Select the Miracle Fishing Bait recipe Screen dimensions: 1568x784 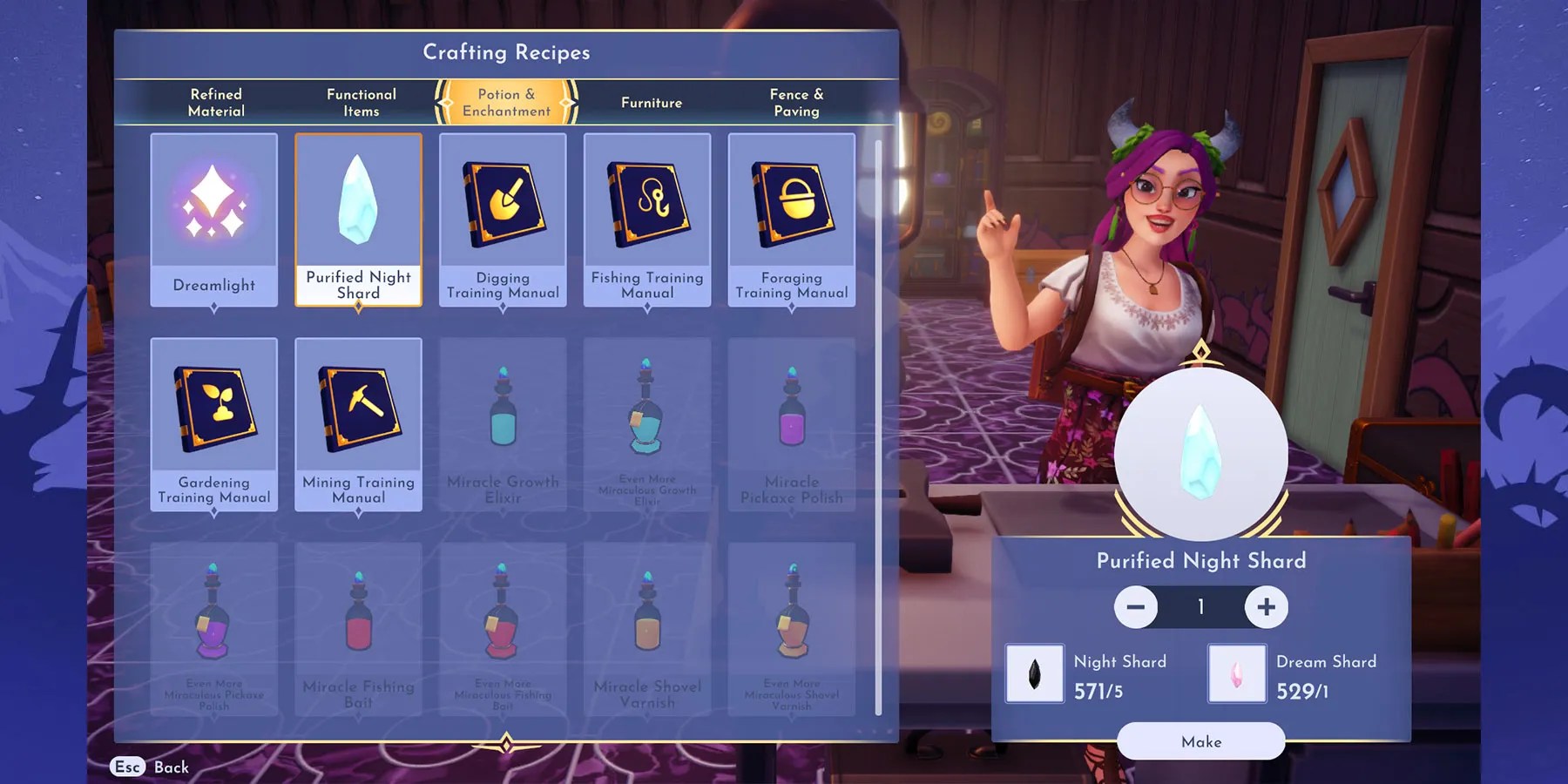click(359, 629)
